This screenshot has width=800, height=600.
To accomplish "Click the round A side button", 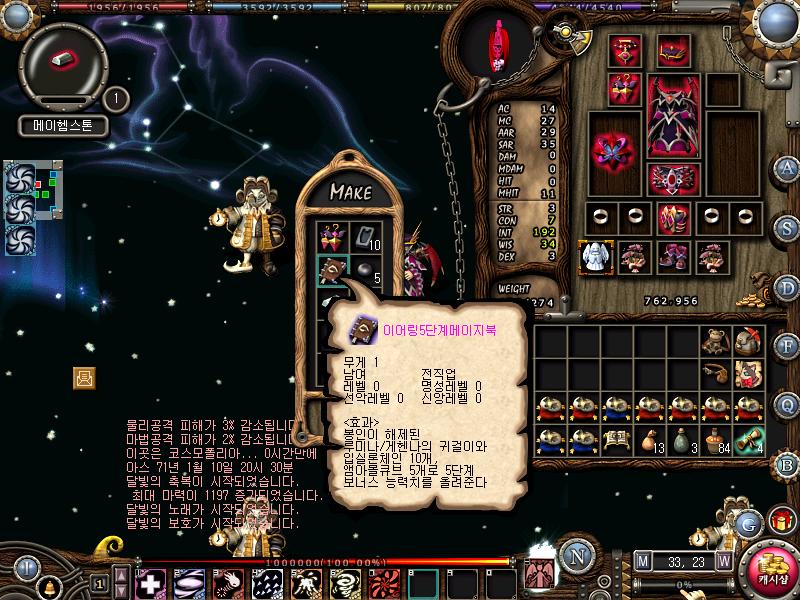I will tap(787, 167).
